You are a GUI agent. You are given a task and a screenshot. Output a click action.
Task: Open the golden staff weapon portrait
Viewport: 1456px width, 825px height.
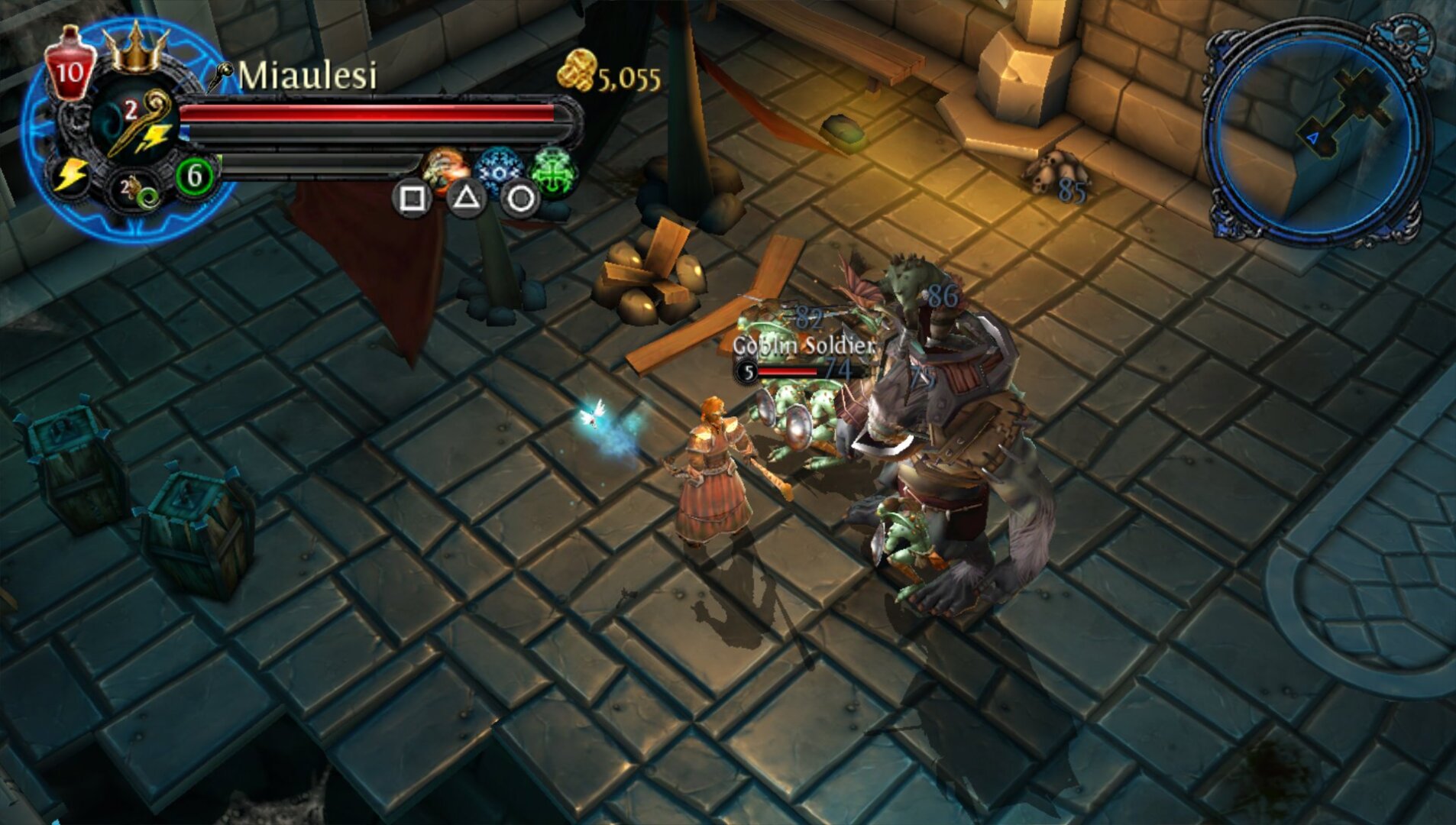pos(136,122)
